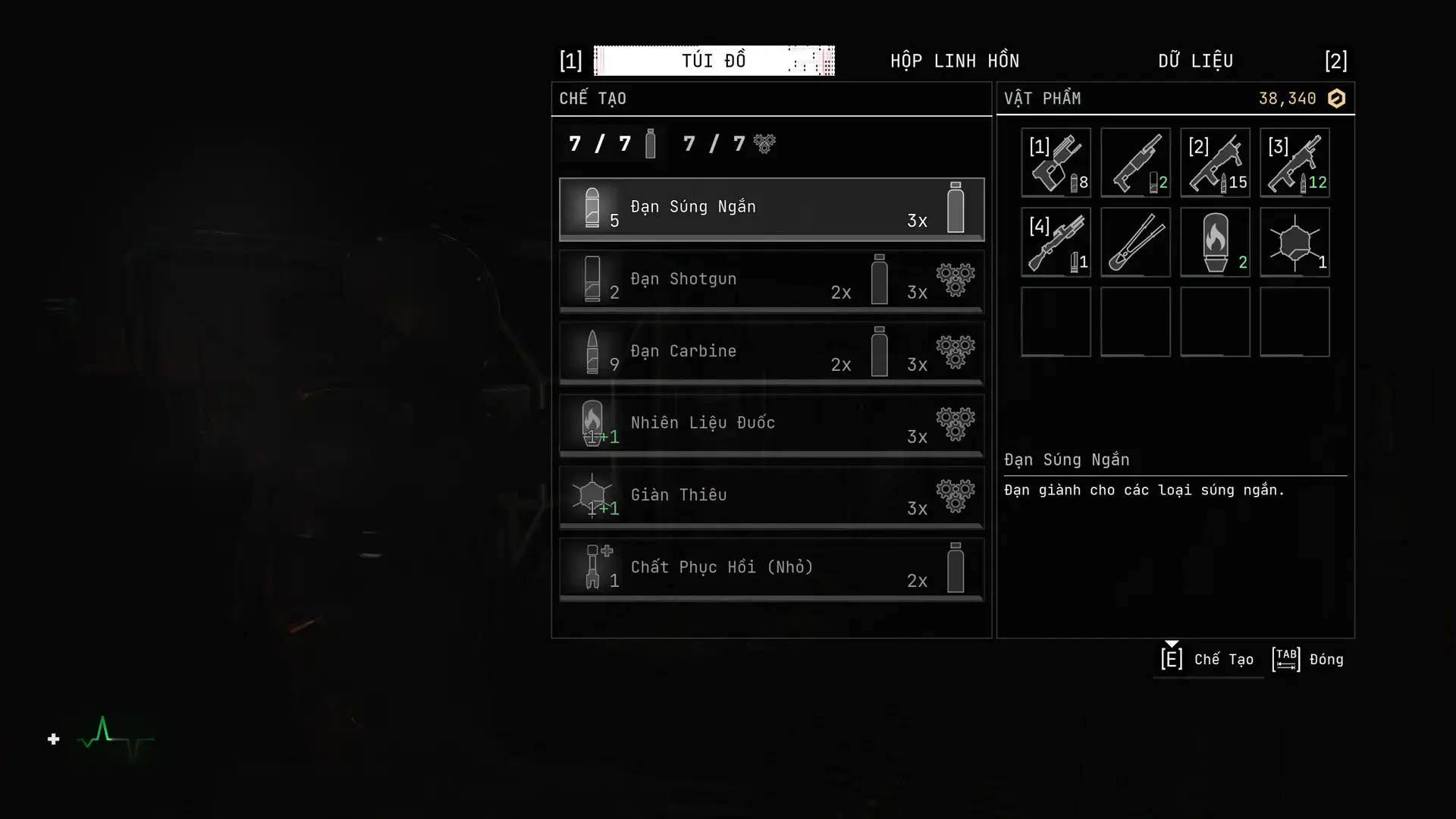This screenshot has width=1456, height=819.
Task: Click the Chế Tạo craft button
Action: 1207,659
